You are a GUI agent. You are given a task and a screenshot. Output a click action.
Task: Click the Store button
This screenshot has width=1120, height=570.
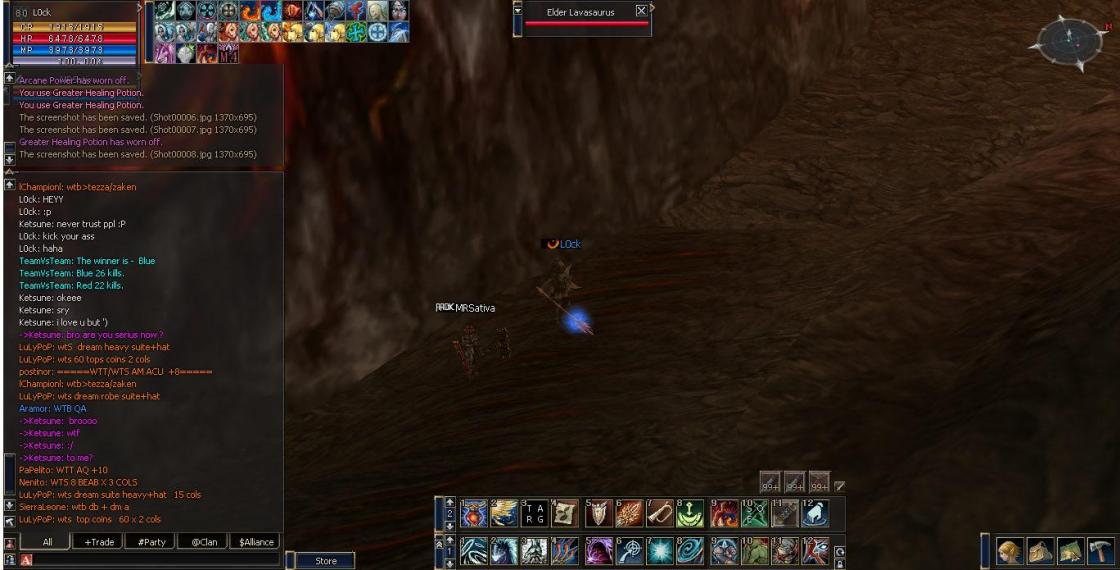(326, 561)
